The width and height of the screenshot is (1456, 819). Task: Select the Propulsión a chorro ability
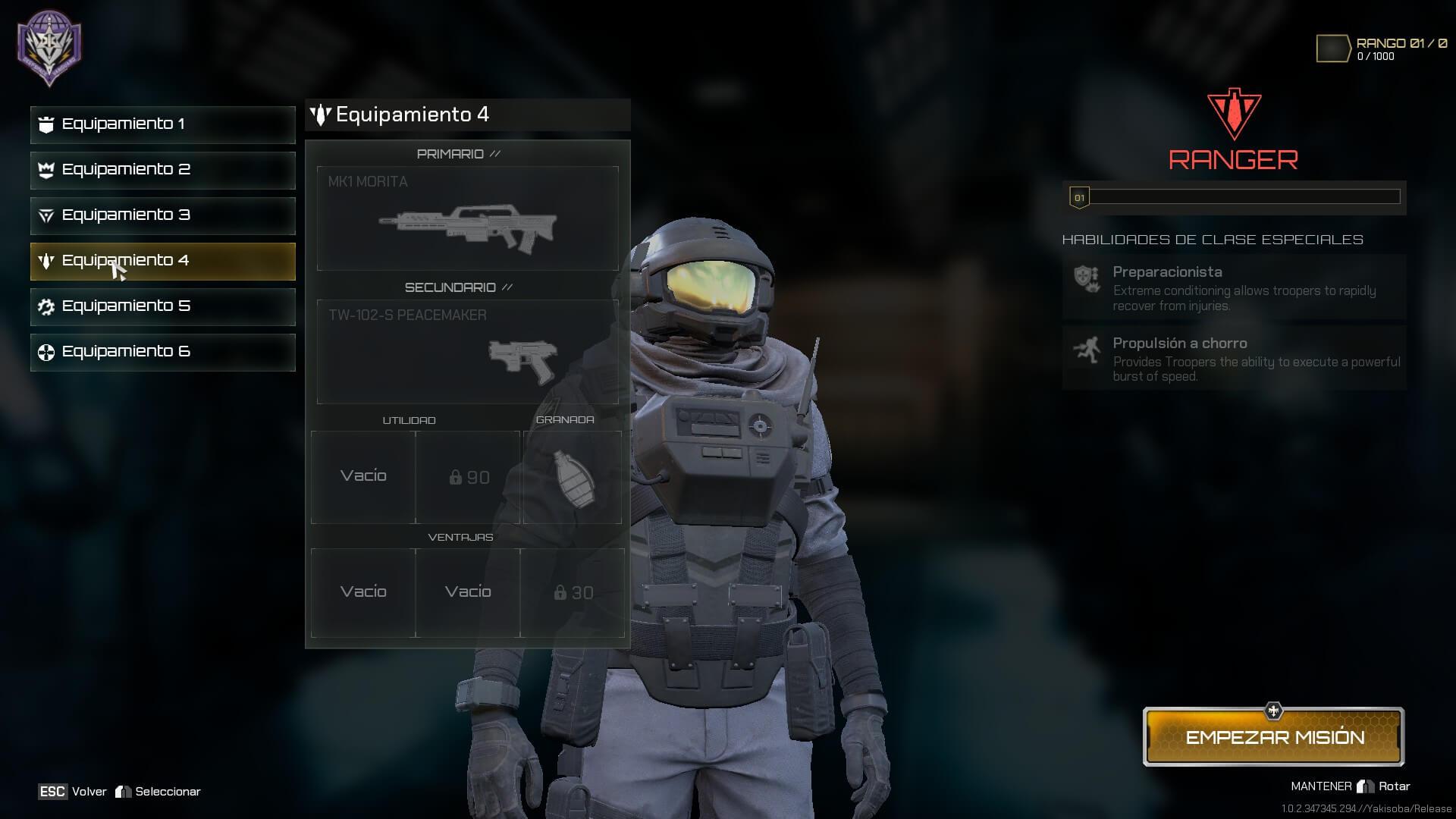(1234, 359)
